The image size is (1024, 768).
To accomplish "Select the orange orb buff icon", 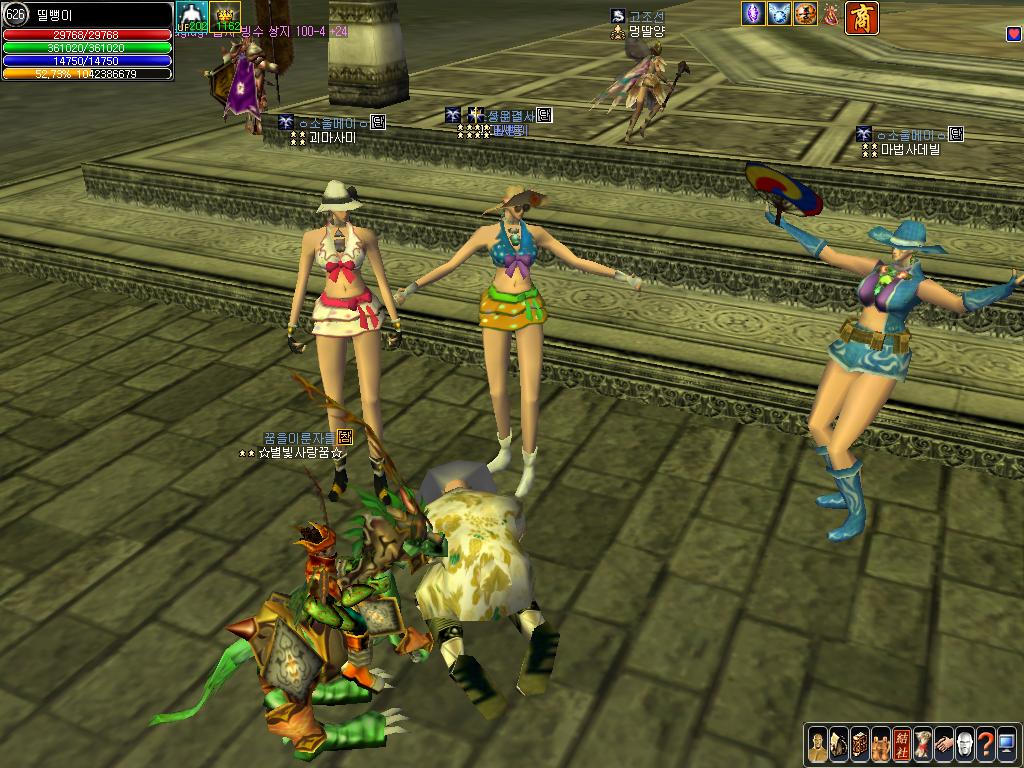I will 805,14.
